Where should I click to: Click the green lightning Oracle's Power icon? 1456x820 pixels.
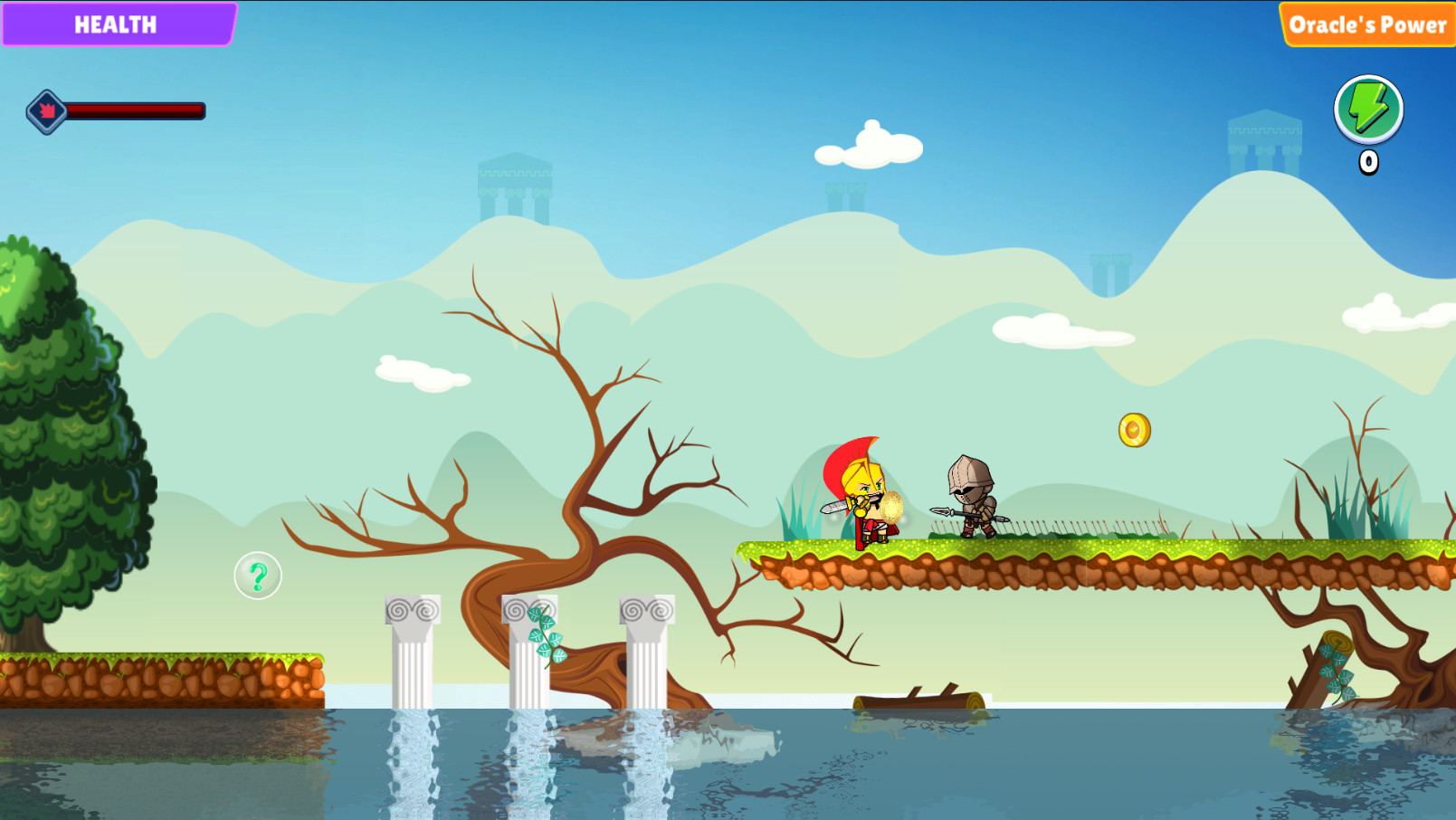[x=1368, y=110]
